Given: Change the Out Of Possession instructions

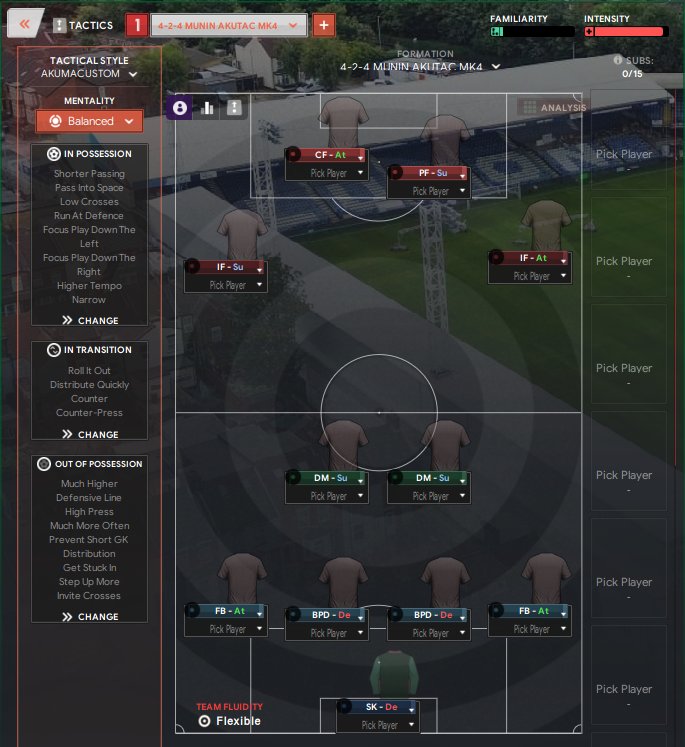Looking at the screenshot, I should tap(90, 617).
